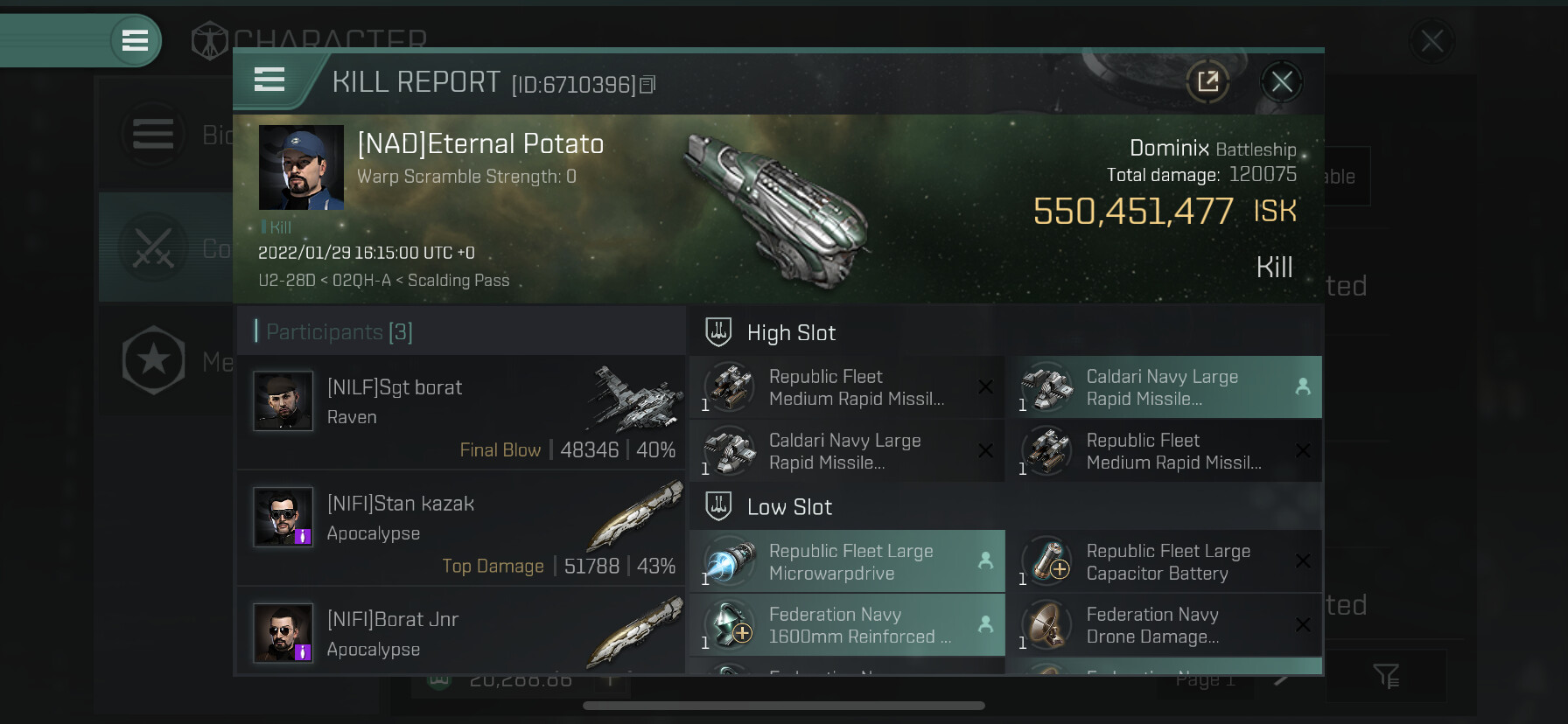The image size is (1568, 724).
Task: Close the Character screen behind the report
Action: click(x=1431, y=40)
